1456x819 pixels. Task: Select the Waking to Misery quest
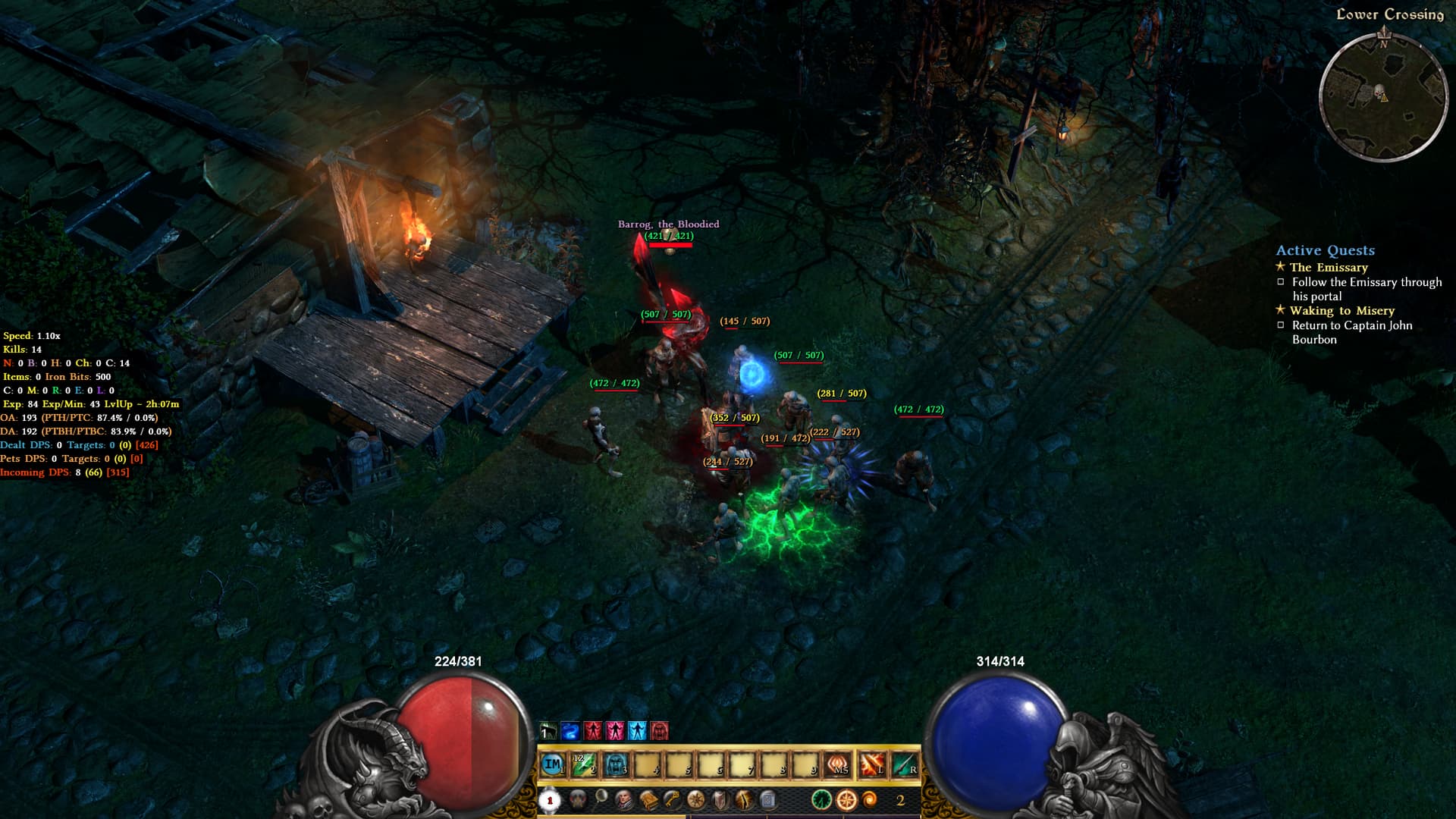[x=1341, y=311]
